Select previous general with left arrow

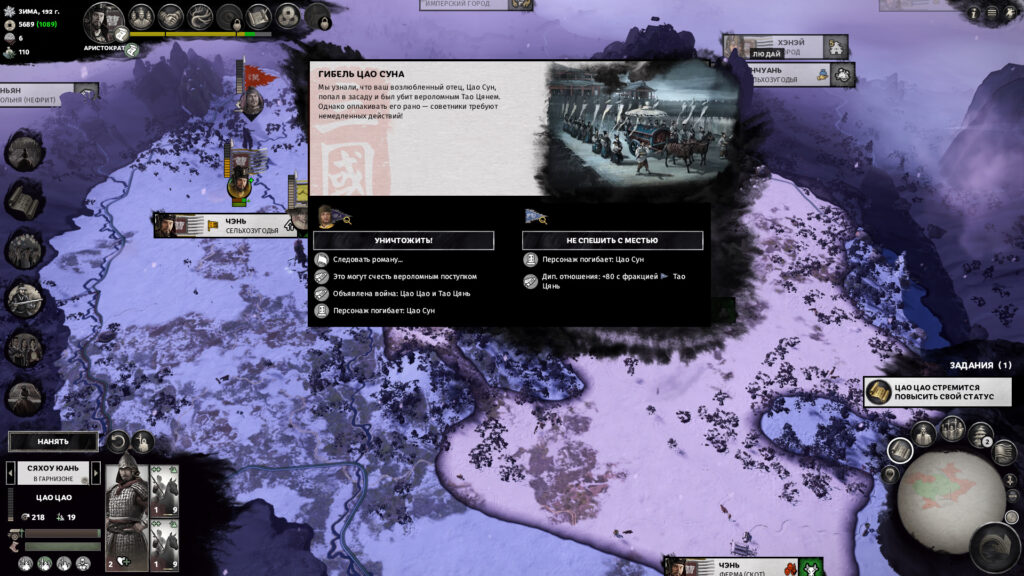click(x=11, y=472)
